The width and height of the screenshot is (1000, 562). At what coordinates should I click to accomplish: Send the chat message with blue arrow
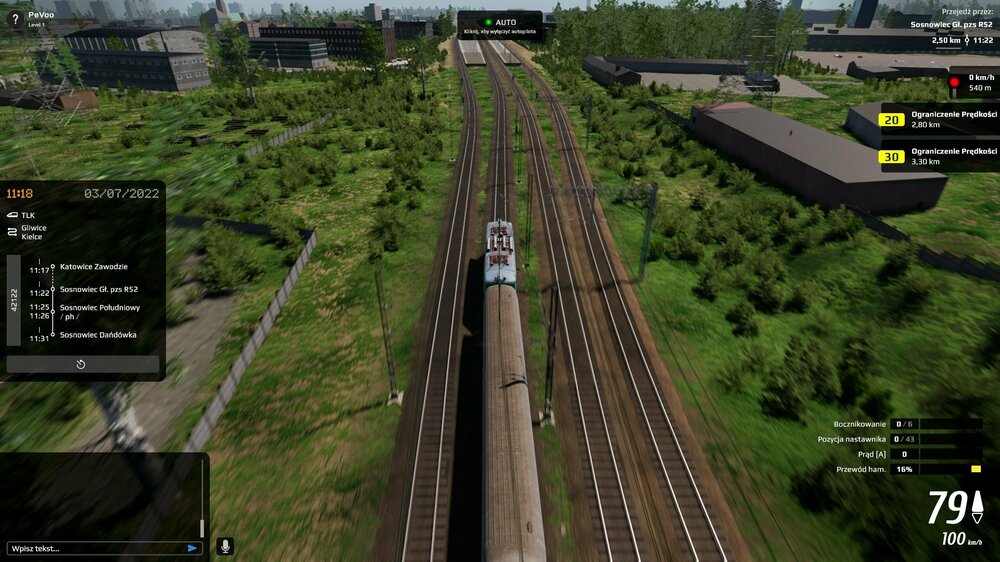point(192,548)
